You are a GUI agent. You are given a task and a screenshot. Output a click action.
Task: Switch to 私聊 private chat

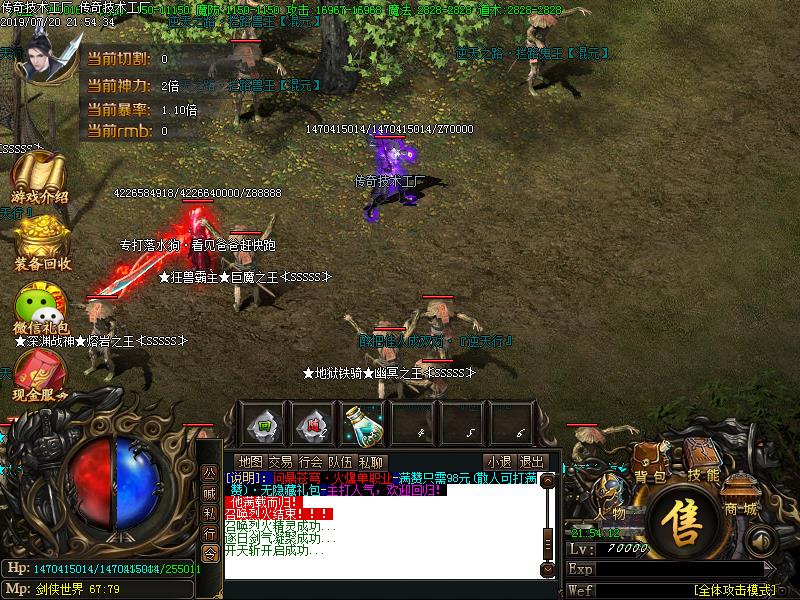tap(371, 462)
